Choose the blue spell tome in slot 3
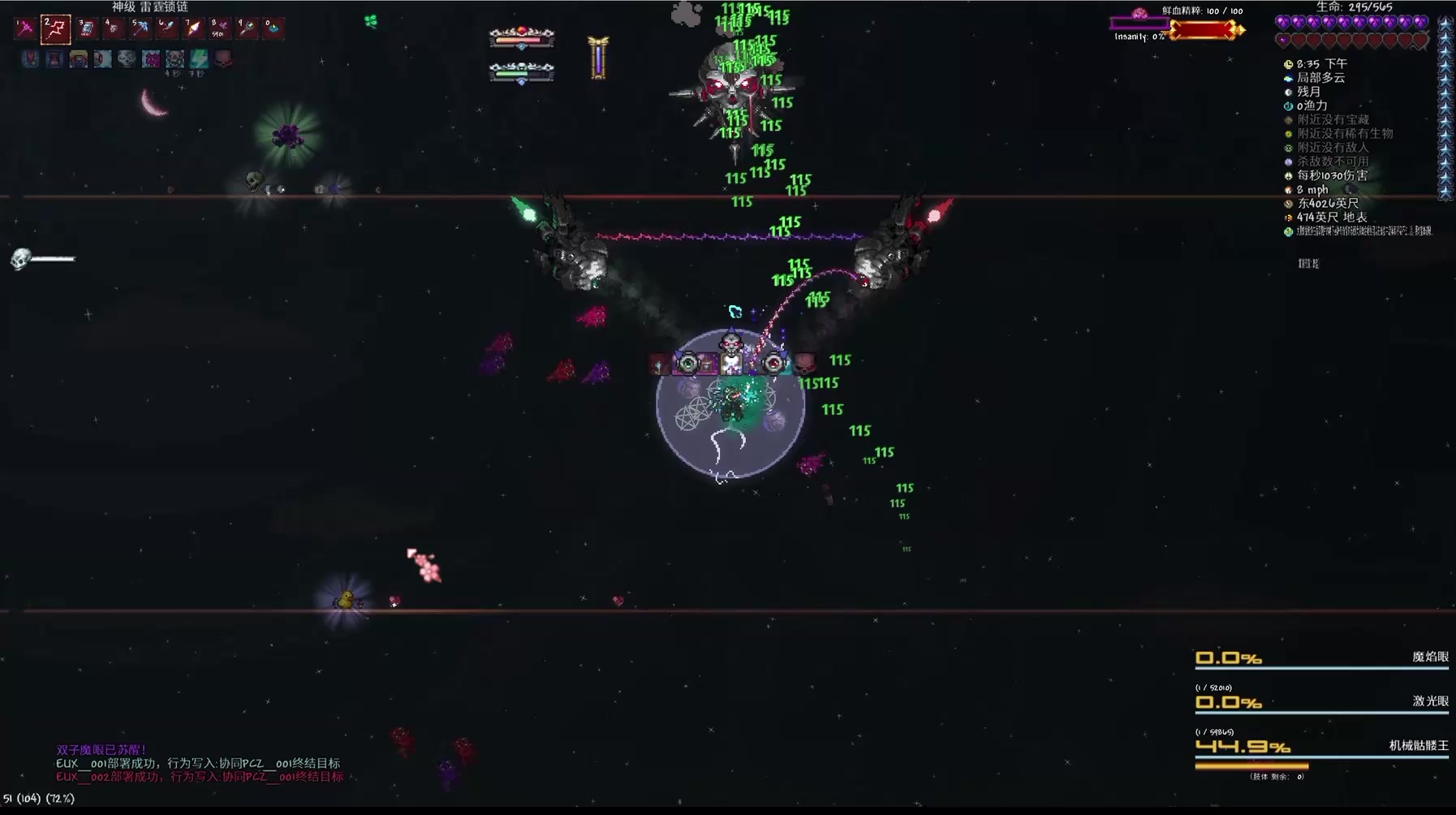 pyautogui.click(x=86, y=28)
